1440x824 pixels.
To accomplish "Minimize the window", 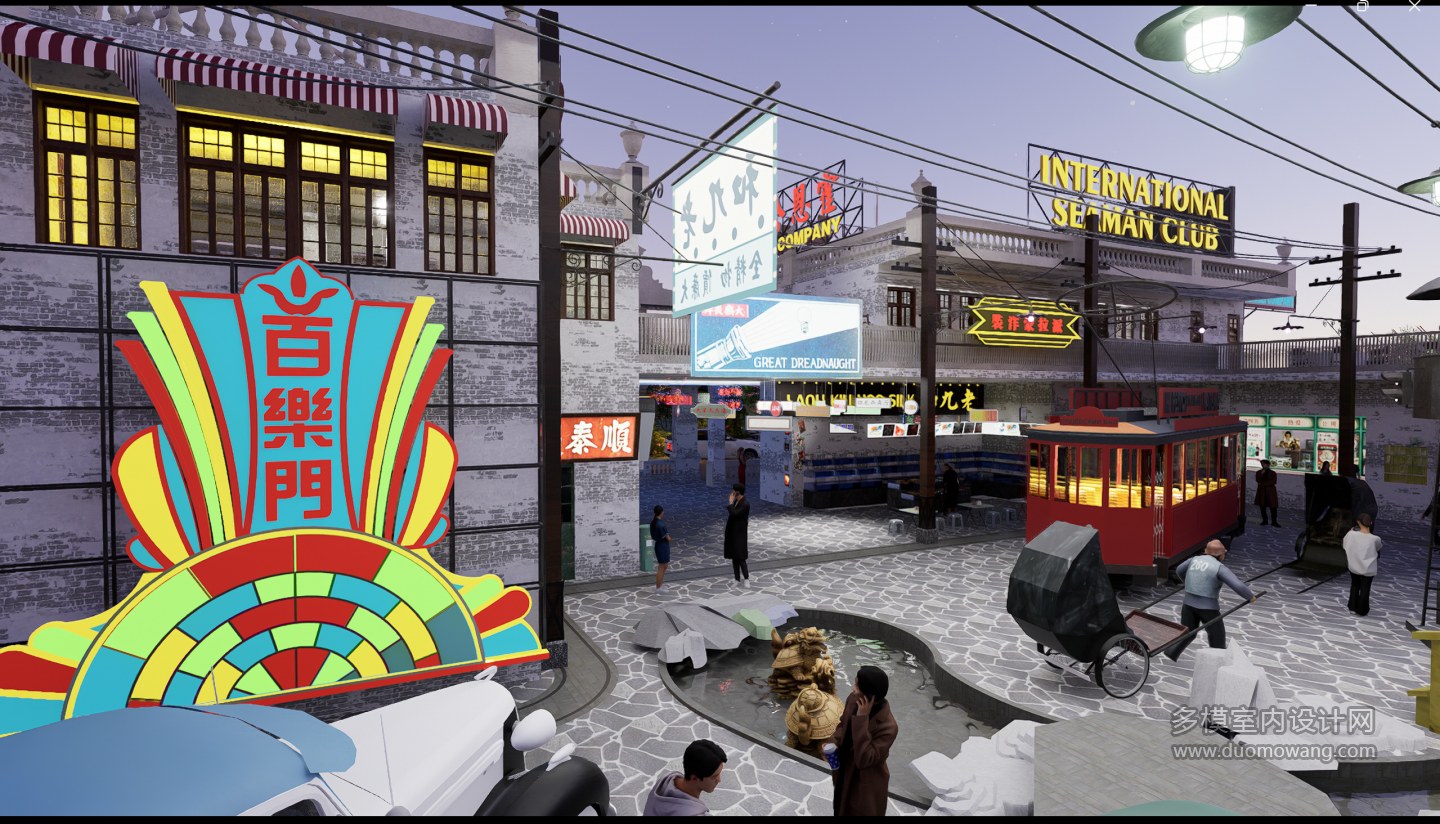I will 1310,5.
